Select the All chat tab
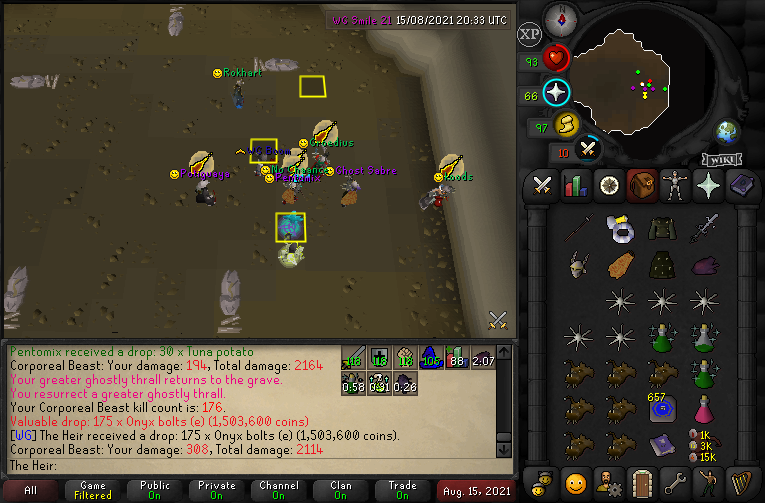Viewport: 765px width, 503px height. click(x=31, y=491)
